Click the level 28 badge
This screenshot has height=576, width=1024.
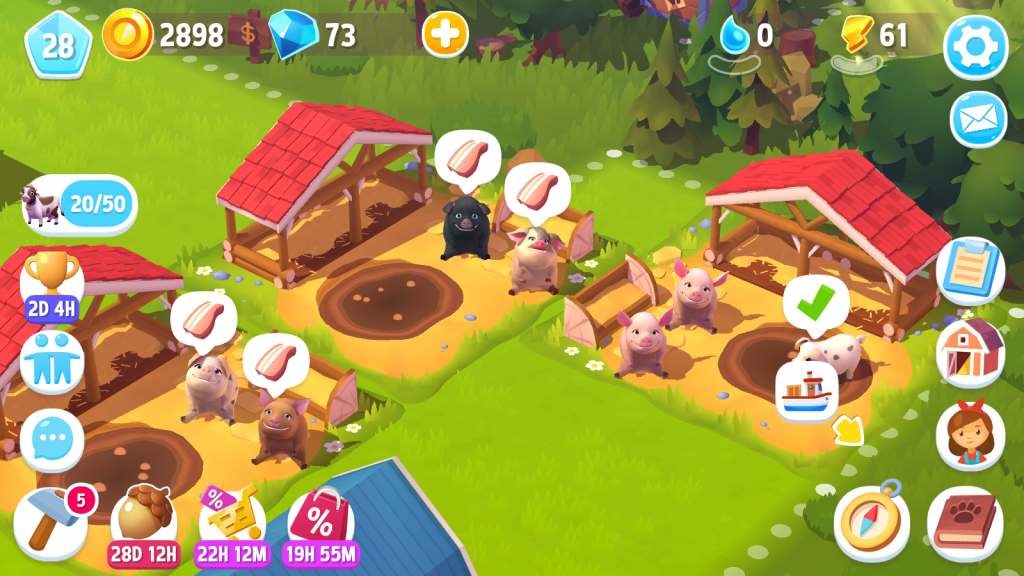58,45
